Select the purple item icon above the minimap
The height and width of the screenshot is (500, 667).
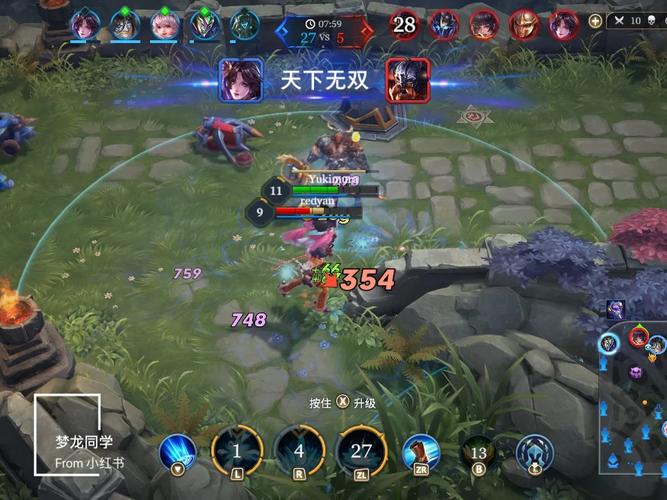pyautogui.click(x=615, y=309)
